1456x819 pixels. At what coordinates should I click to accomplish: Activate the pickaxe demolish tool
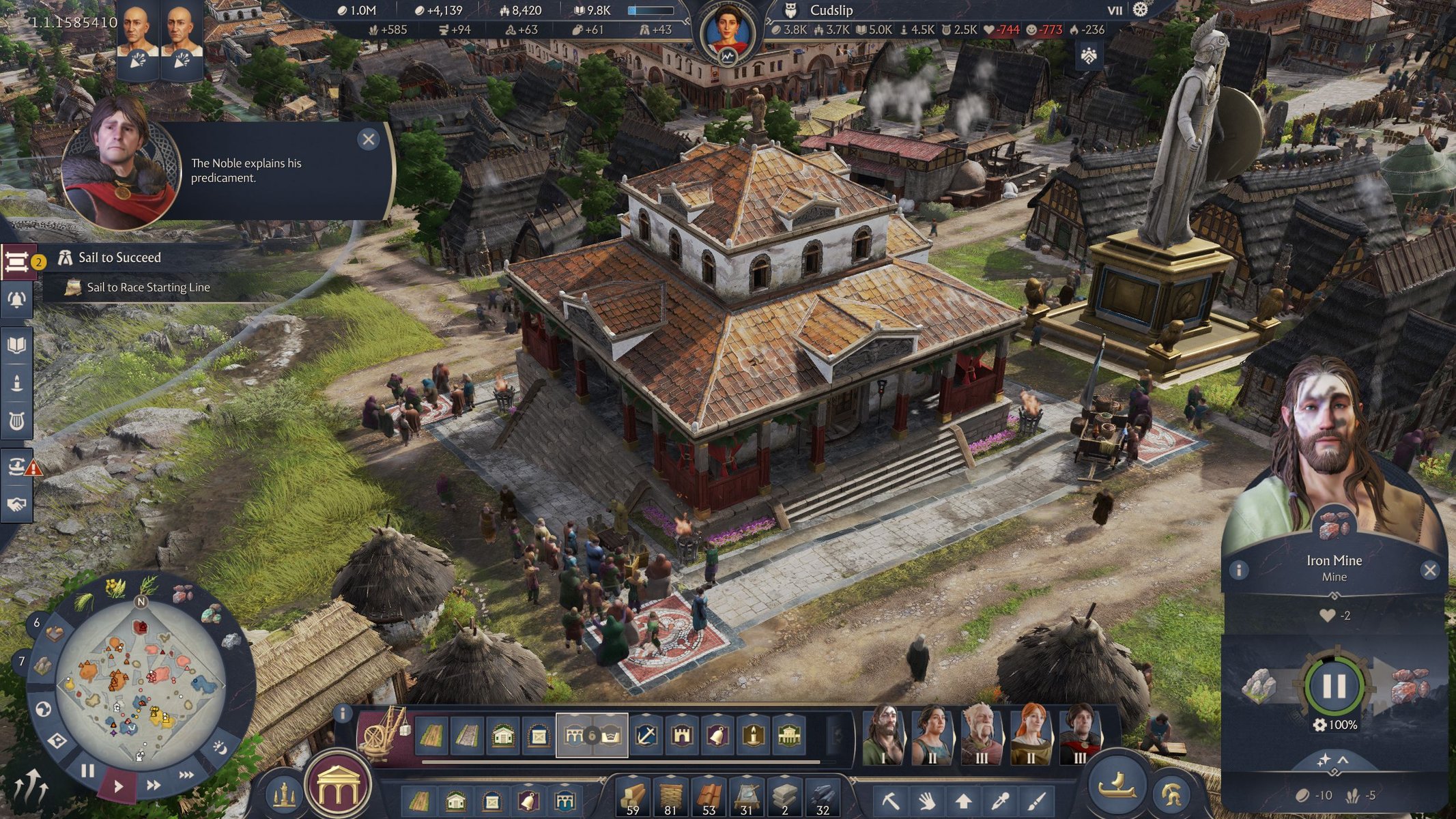point(891,800)
